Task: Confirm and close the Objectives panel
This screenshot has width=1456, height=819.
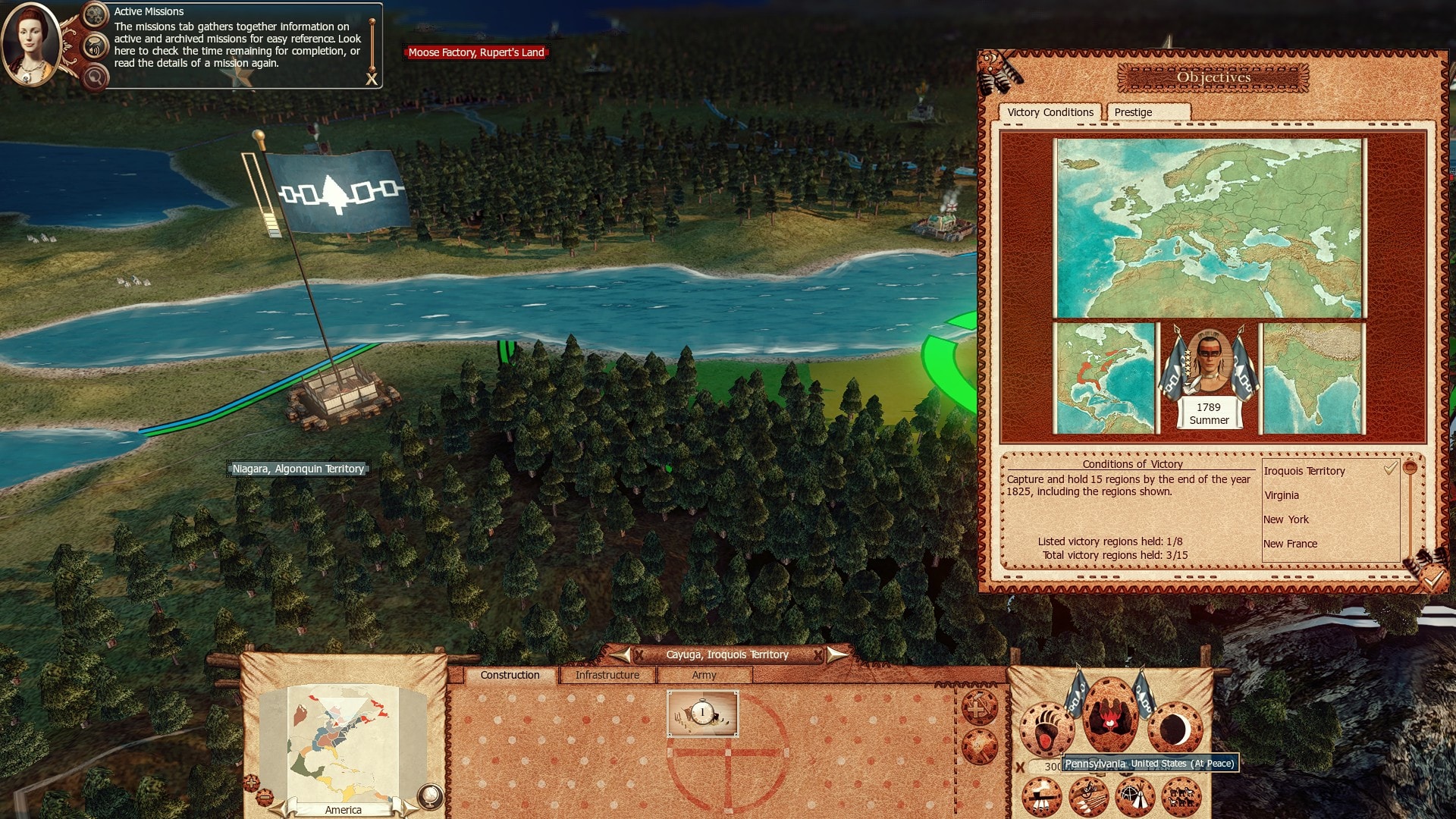Action: click(x=1432, y=579)
